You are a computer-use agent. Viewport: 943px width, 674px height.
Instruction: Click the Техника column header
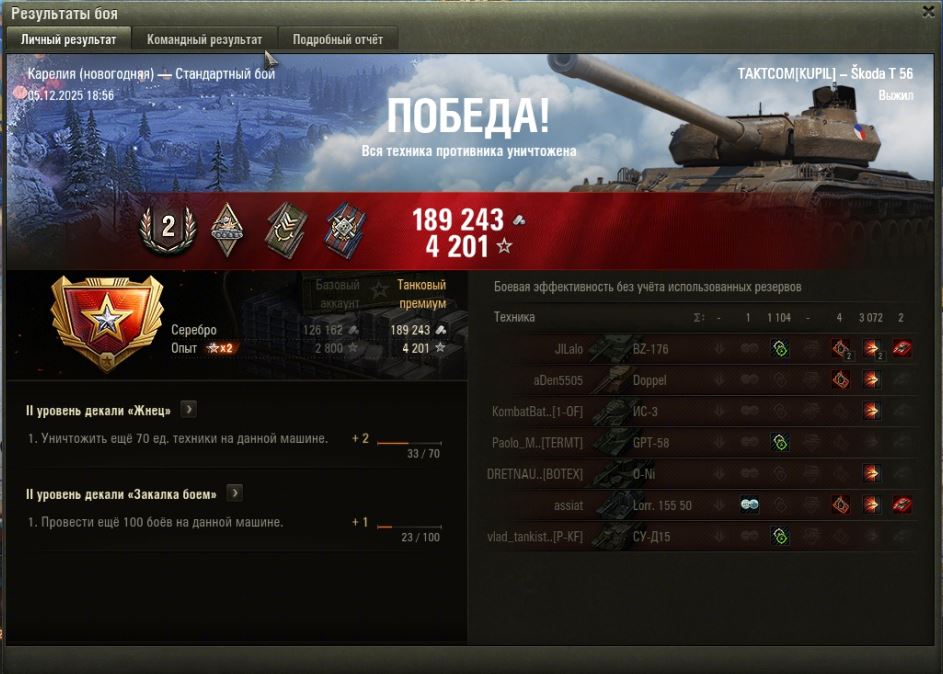(514, 317)
